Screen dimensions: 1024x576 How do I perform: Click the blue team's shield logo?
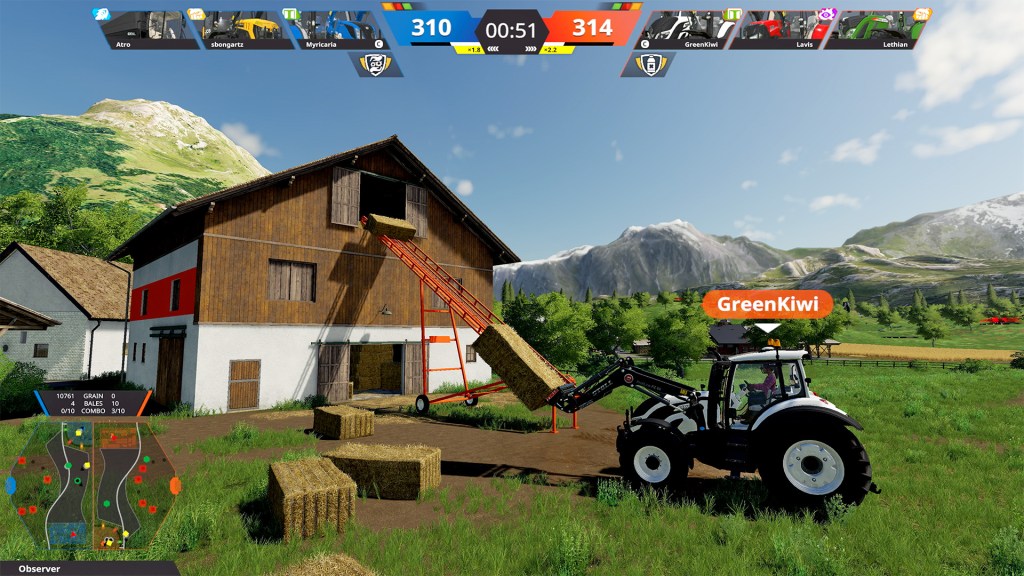point(376,65)
